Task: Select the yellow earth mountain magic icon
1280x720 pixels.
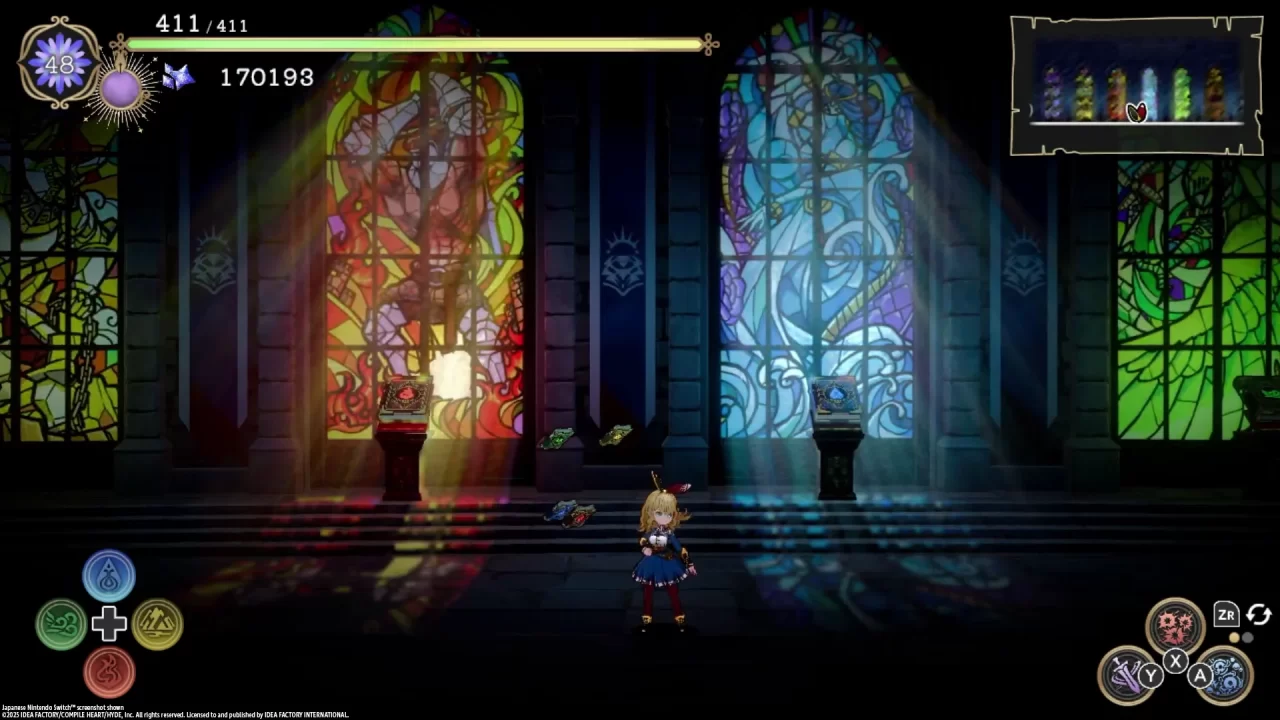Action: point(158,624)
